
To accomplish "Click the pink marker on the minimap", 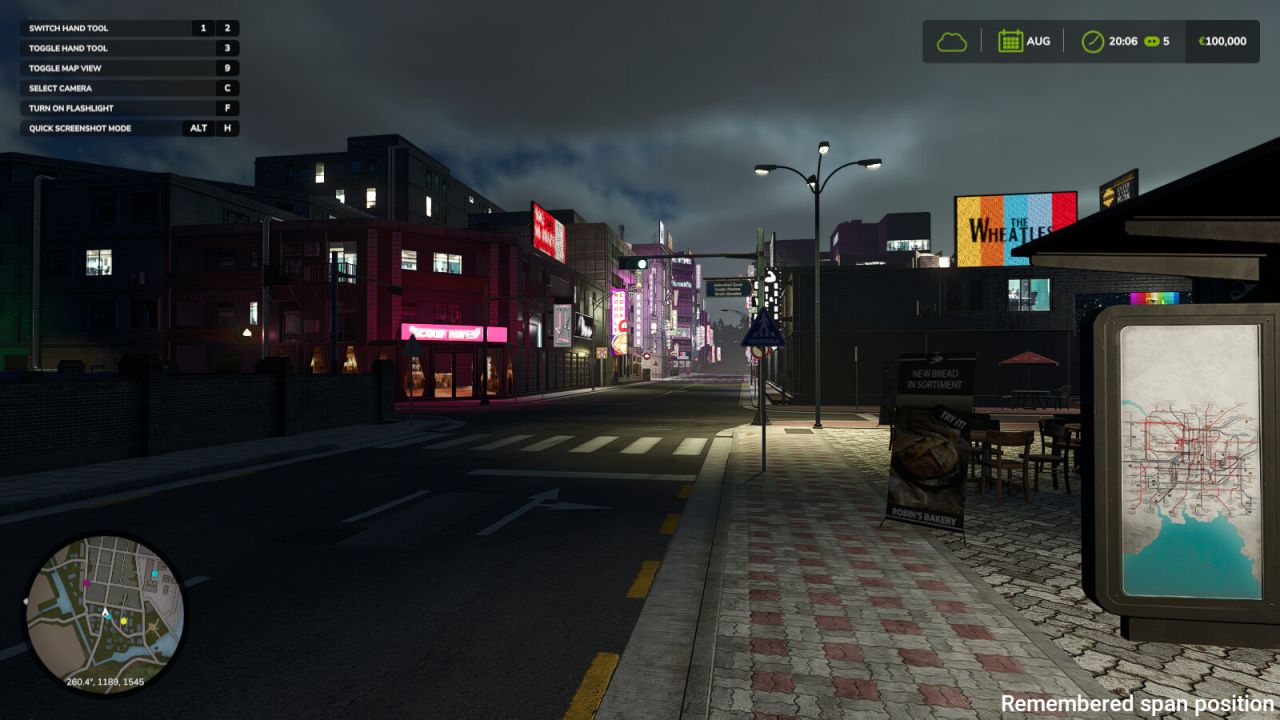I will tap(87, 582).
